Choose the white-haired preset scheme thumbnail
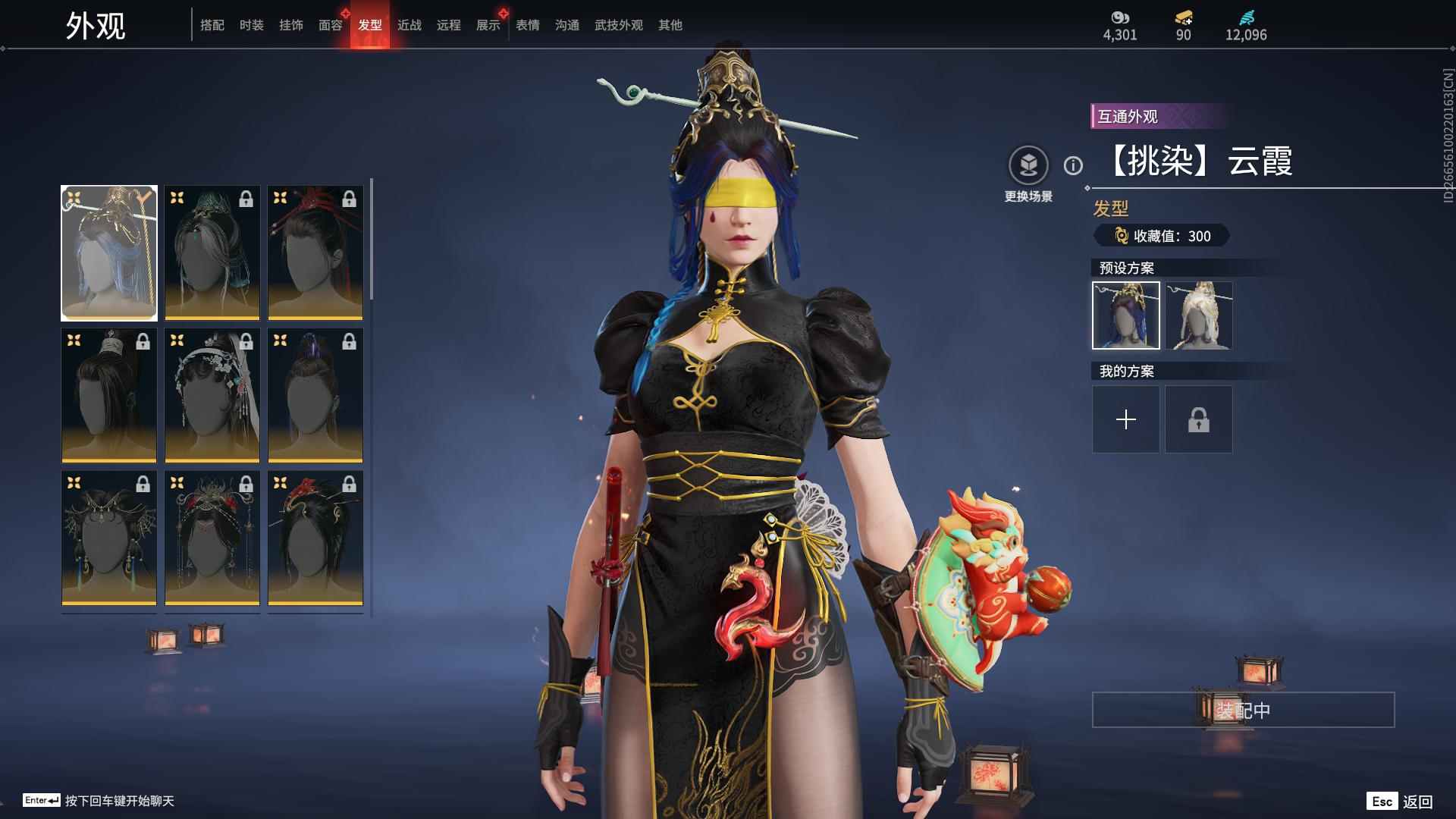The width and height of the screenshot is (1456, 819). click(1199, 315)
